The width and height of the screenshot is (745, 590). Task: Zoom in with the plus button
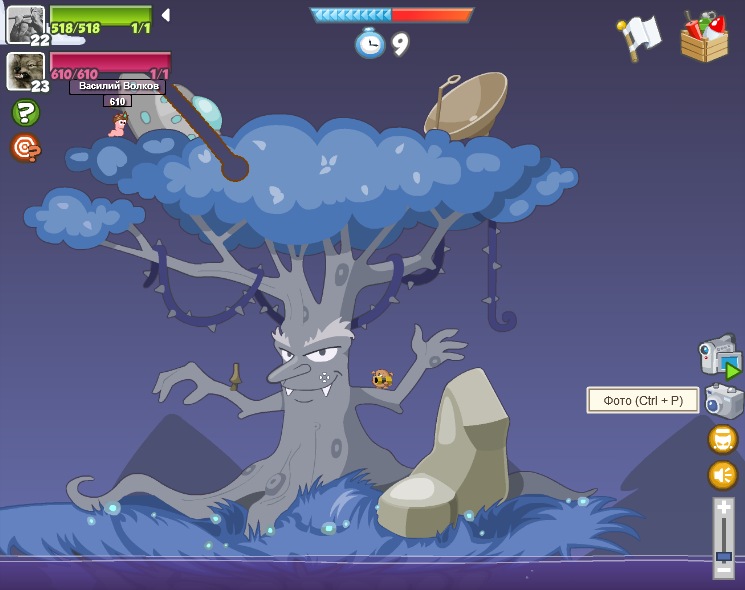pos(724,509)
